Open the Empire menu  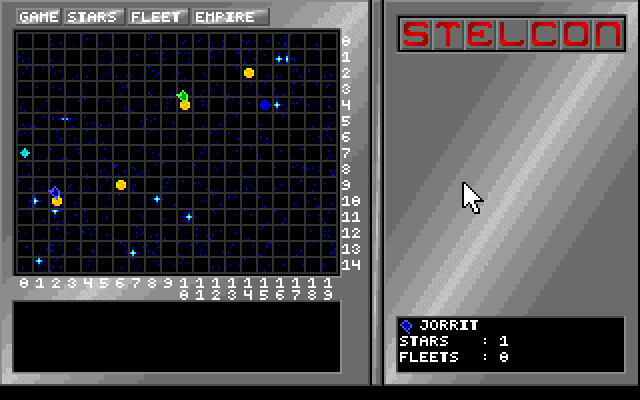point(230,17)
